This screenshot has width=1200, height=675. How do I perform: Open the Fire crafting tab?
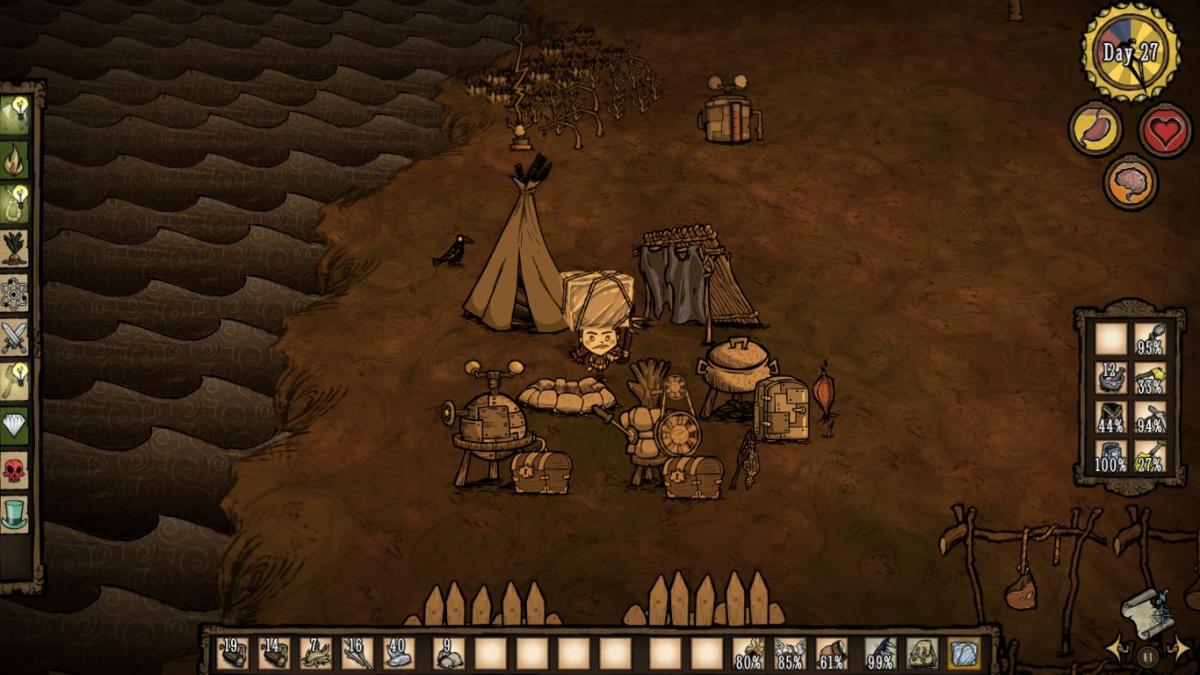pos(14,160)
